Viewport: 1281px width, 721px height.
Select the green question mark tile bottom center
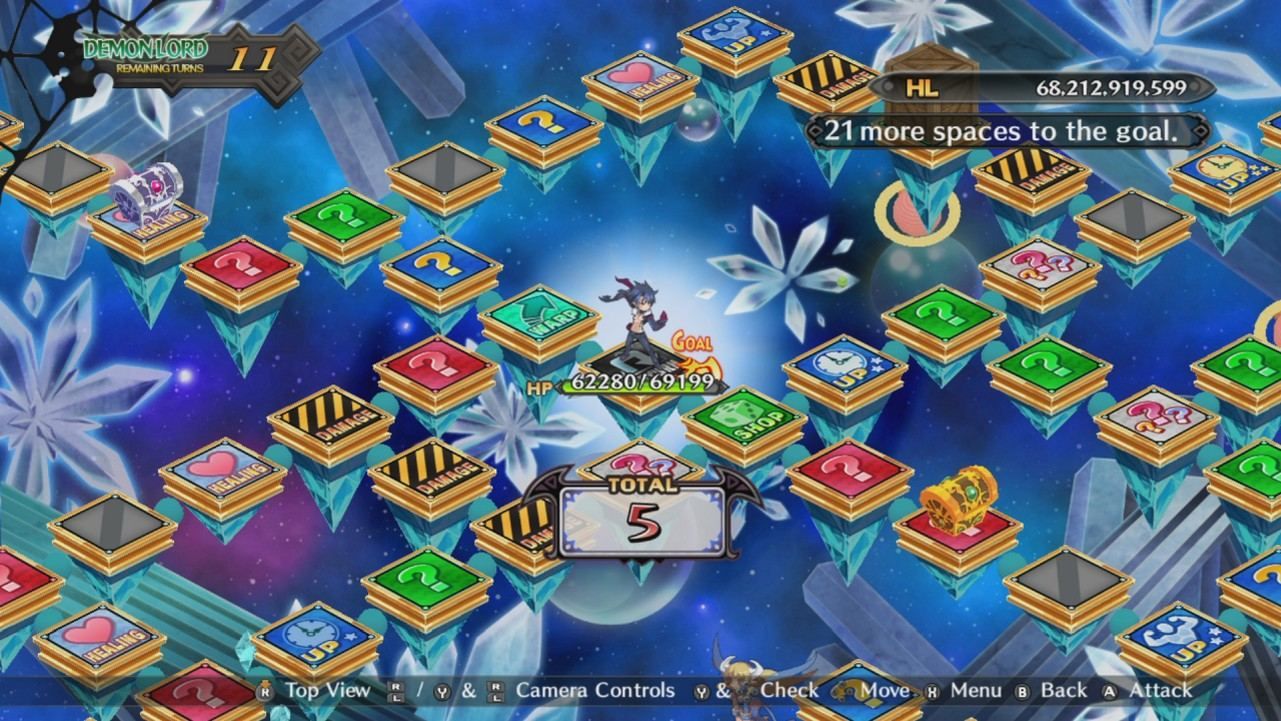426,580
